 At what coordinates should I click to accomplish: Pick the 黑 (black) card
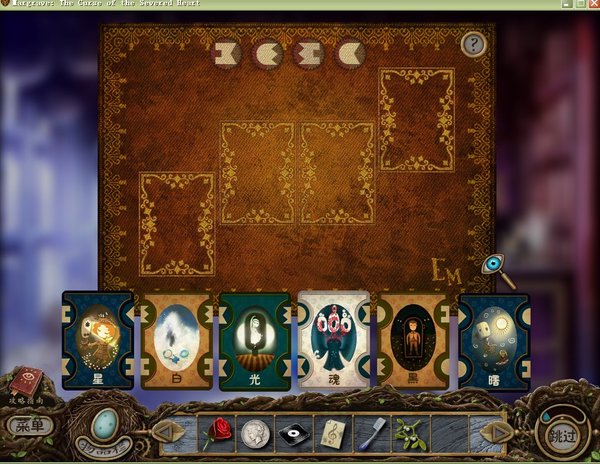413,340
